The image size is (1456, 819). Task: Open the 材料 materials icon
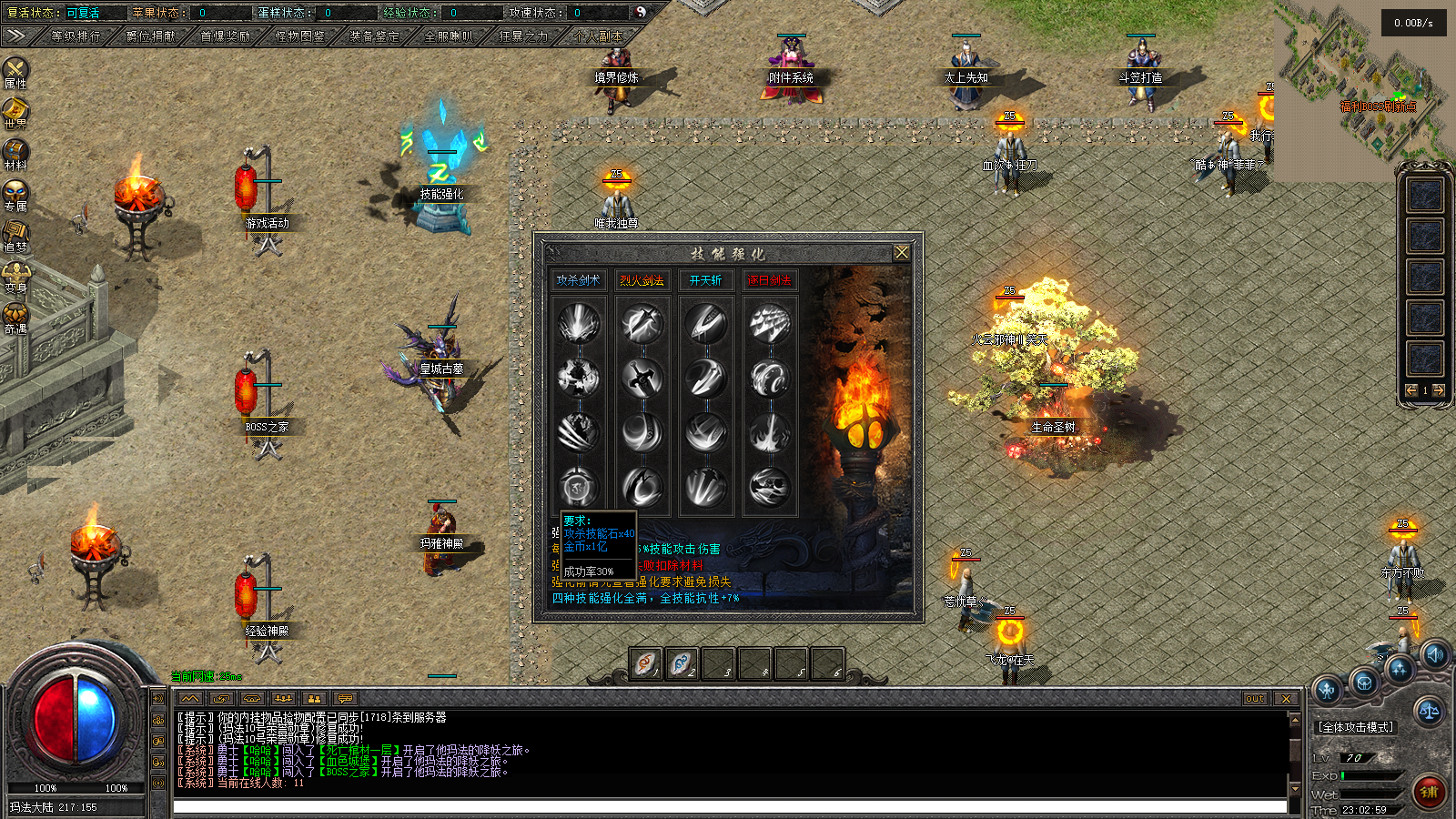(15, 153)
